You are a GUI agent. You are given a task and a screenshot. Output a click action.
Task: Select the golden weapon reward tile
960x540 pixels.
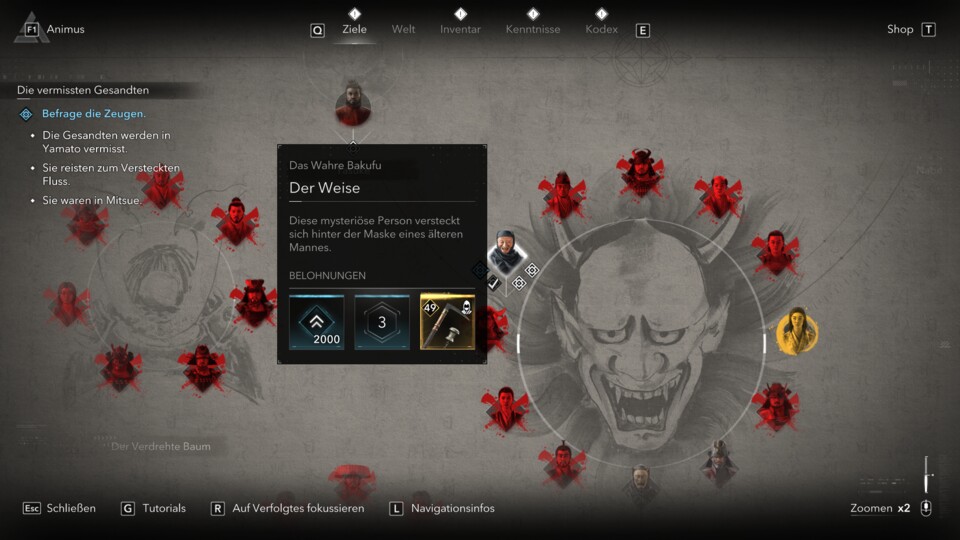447,322
